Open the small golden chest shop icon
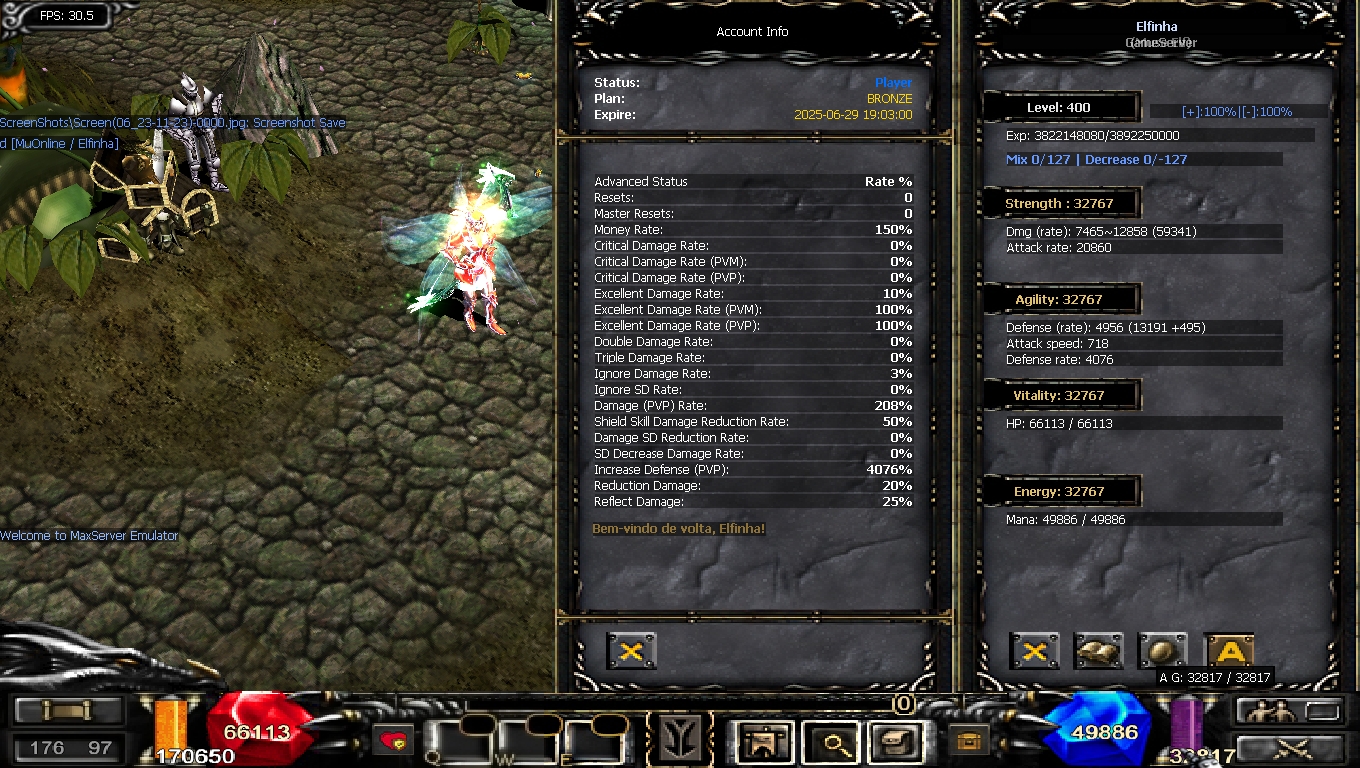This screenshot has width=1360, height=768. (x=967, y=741)
